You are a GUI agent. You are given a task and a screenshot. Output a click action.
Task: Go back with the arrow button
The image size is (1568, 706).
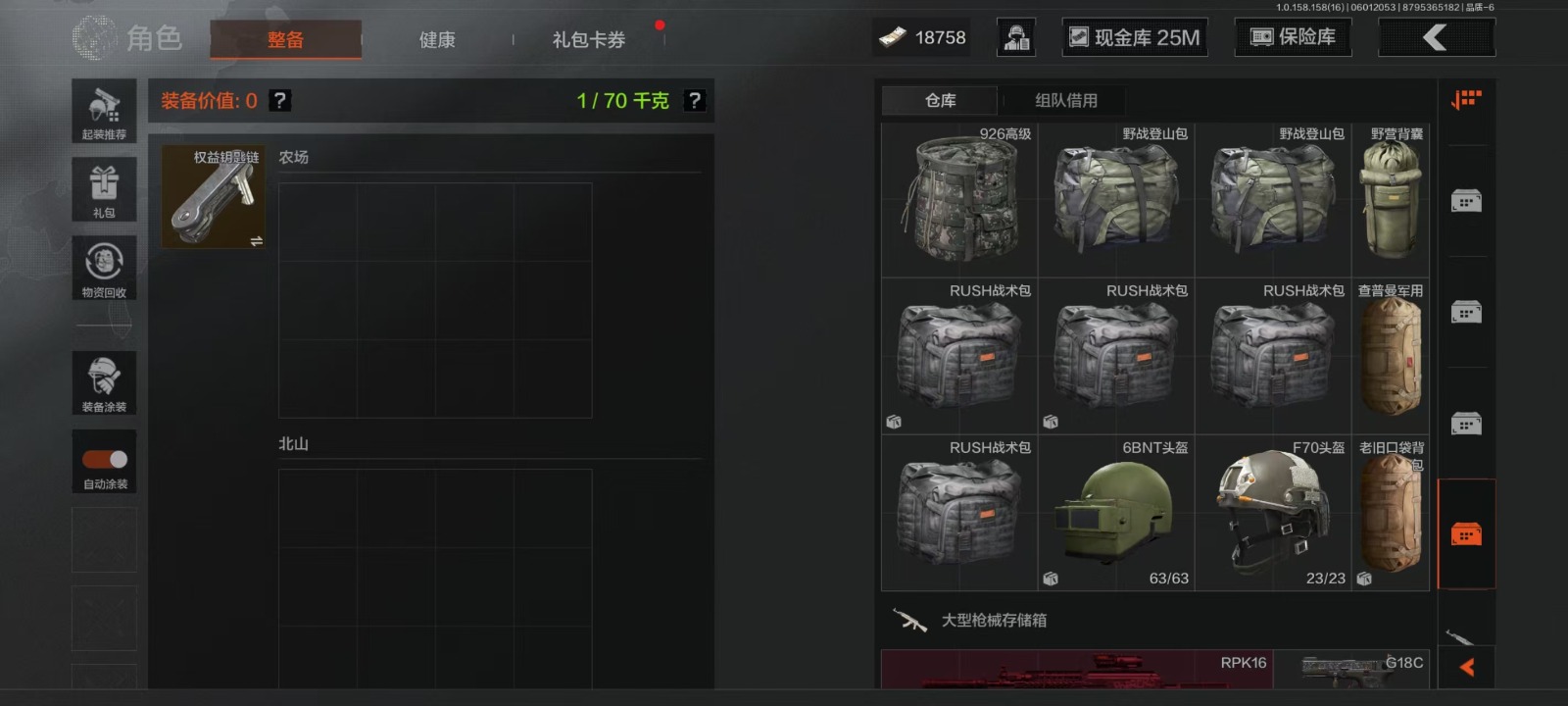[x=1436, y=38]
